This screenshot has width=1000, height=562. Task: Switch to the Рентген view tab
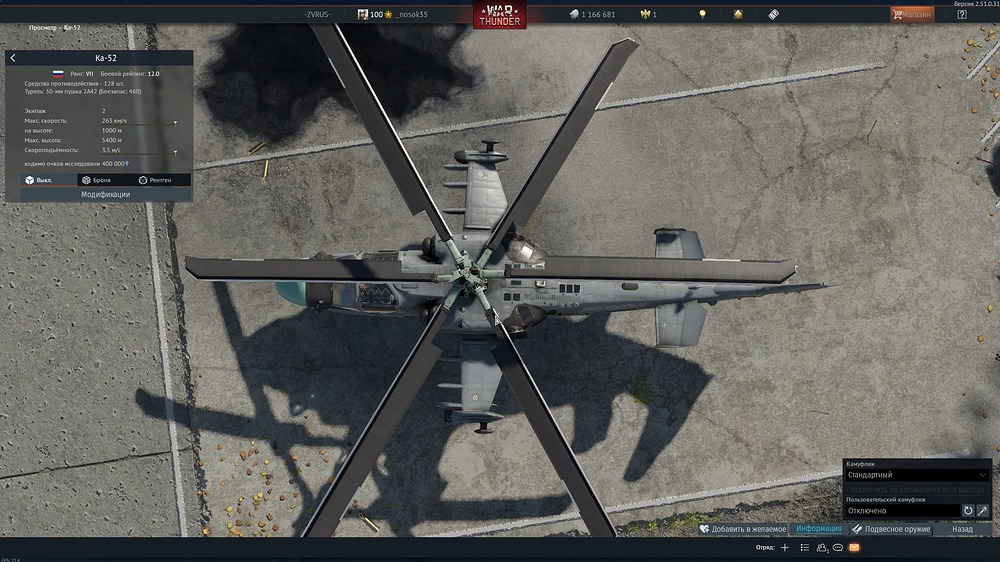pos(156,180)
